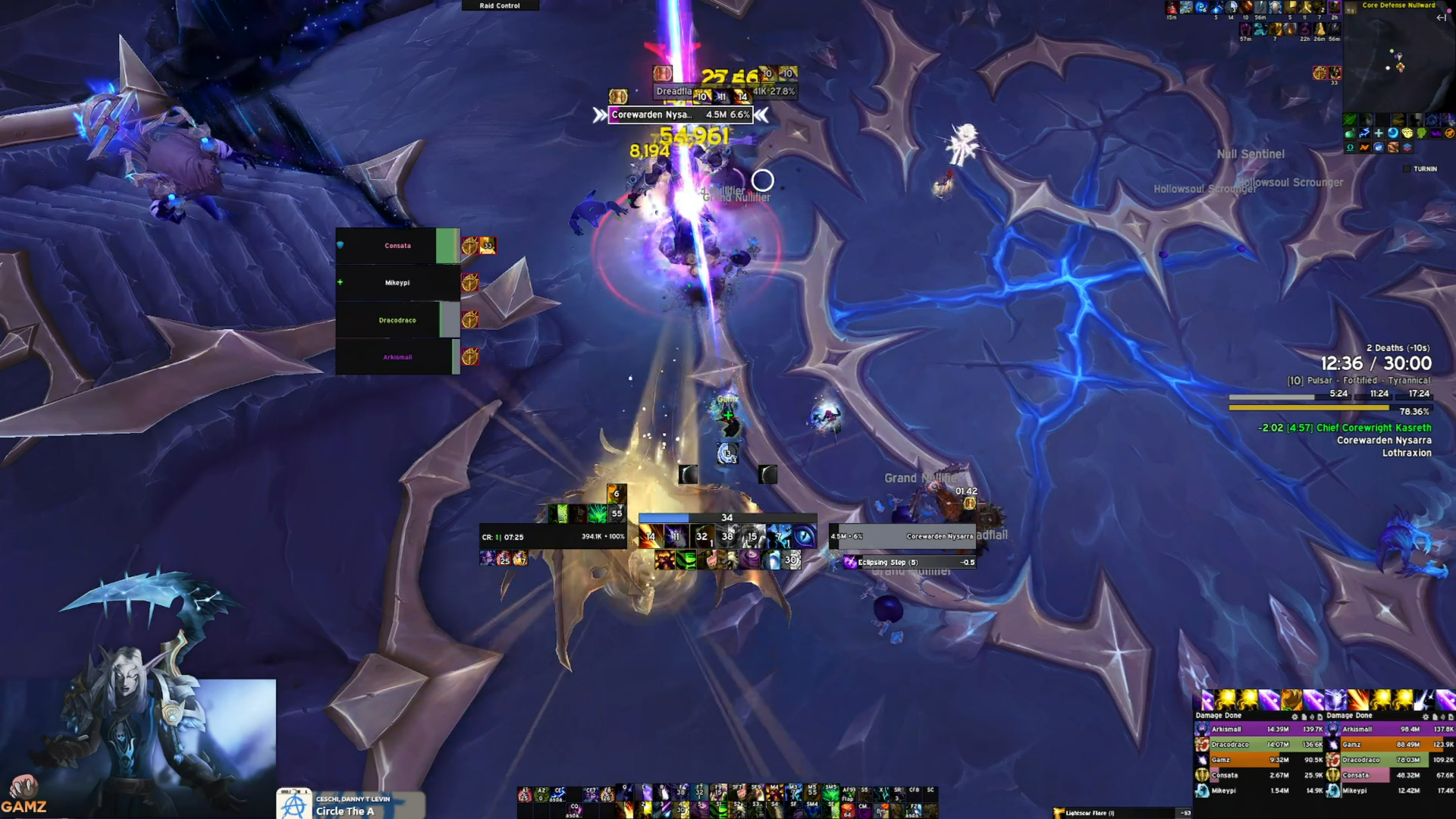The image size is (1456, 819).
Task: Select Consata in the party frames
Action: (397, 246)
